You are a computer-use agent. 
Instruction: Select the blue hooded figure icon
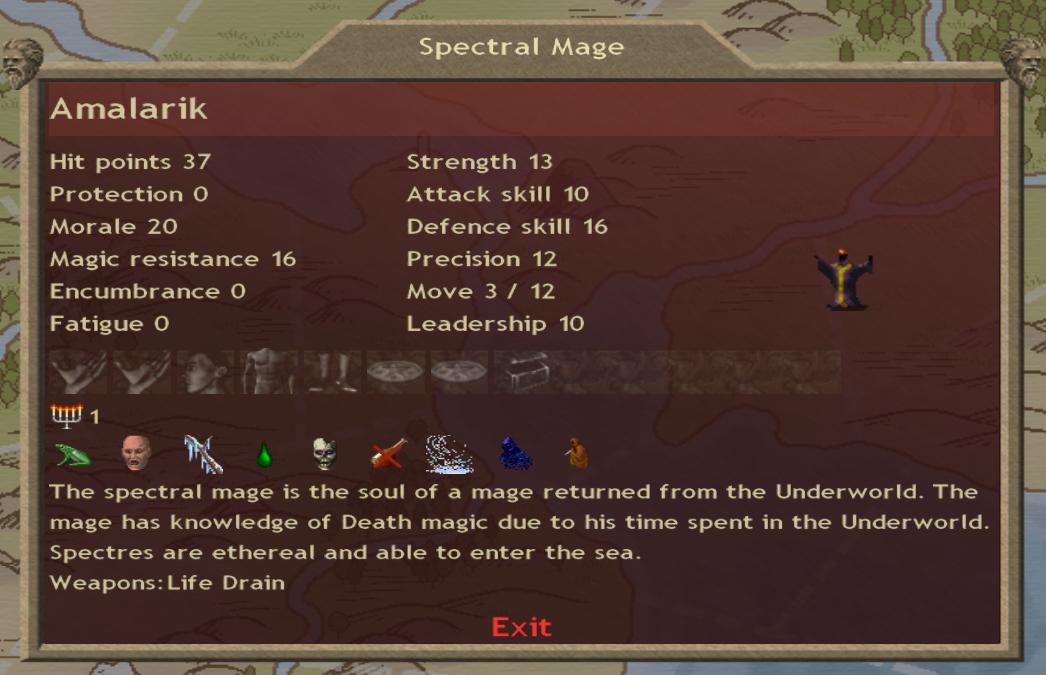click(514, 455)
